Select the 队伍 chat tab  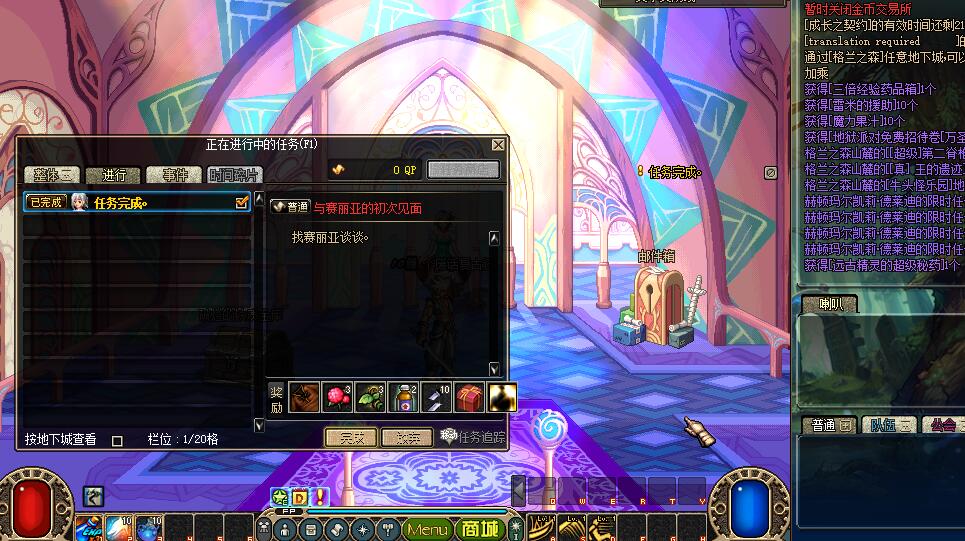click(888, 426)
